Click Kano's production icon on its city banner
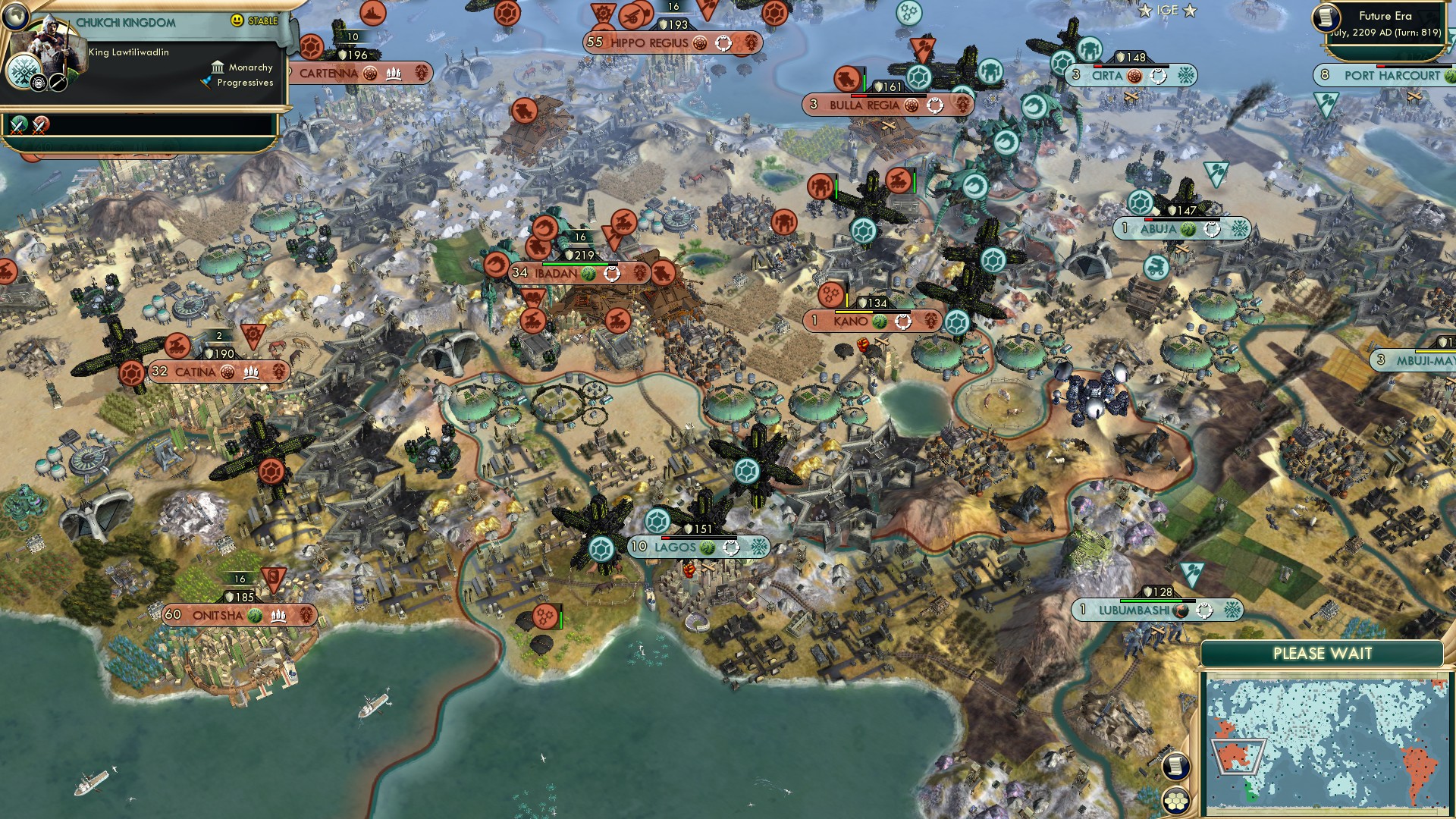Screen dimensions: 1456x819 tap(902, 321)
